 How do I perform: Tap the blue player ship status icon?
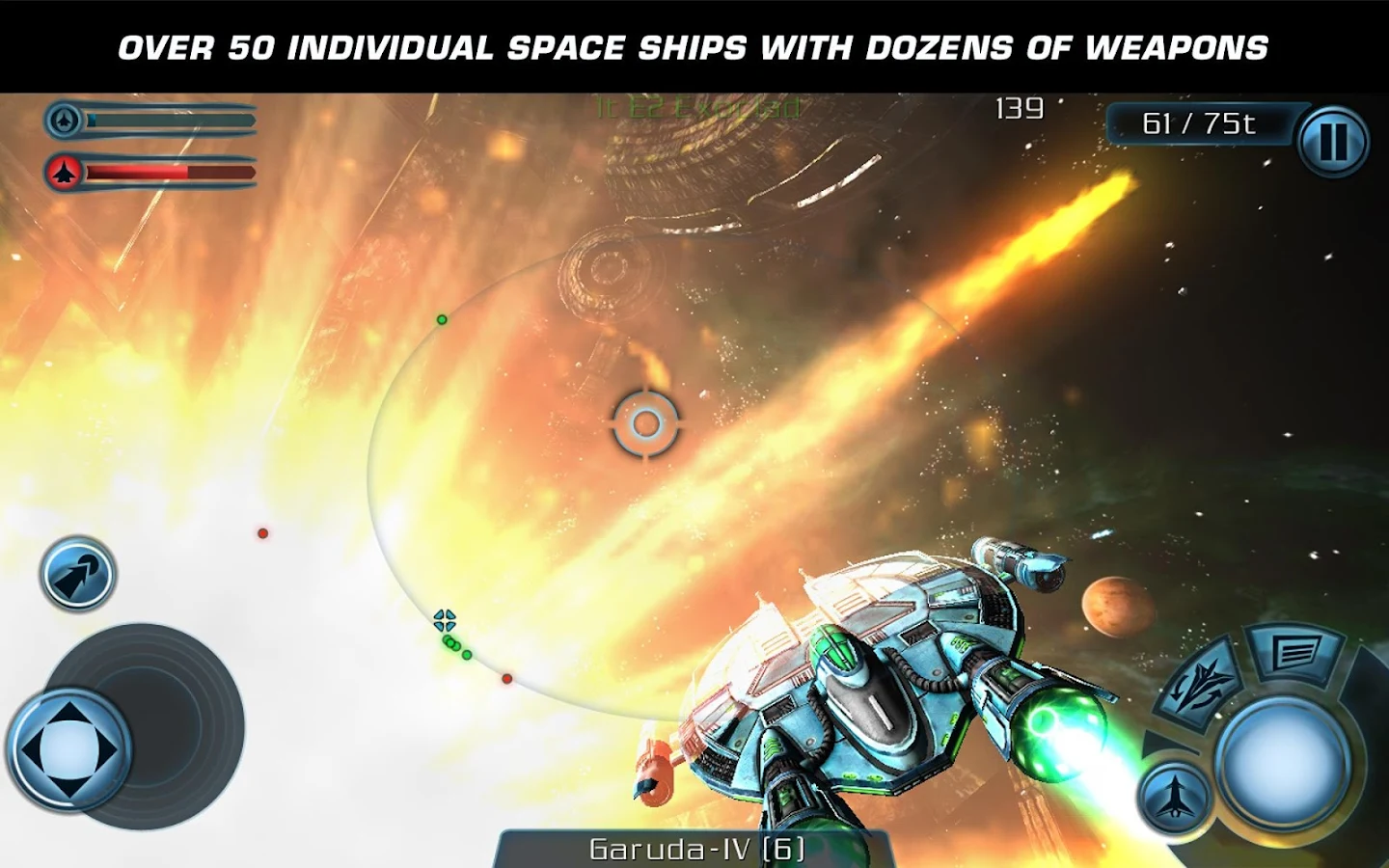[66, 121]
